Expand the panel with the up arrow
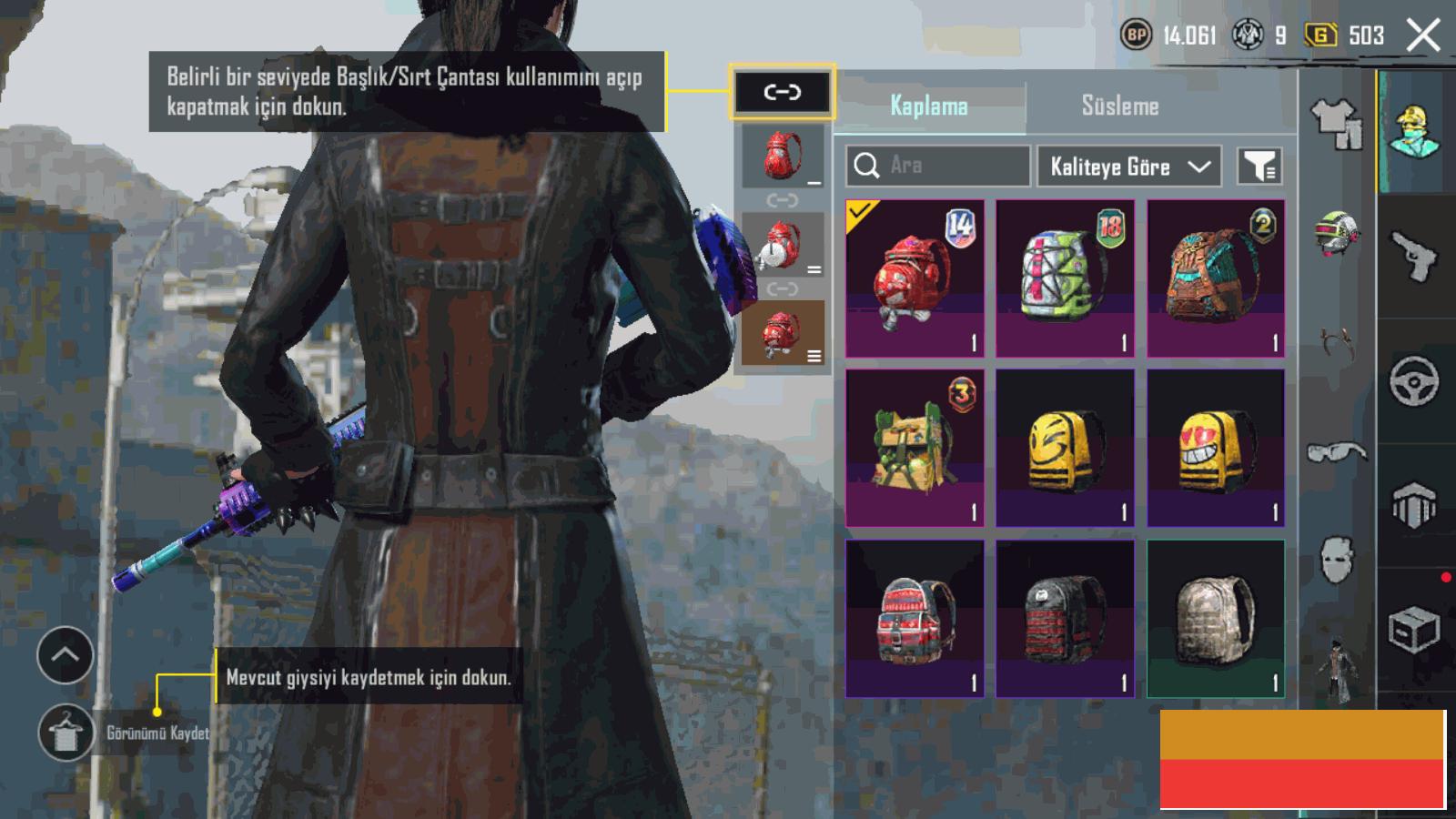1456x819 pixels. (66, 655)
